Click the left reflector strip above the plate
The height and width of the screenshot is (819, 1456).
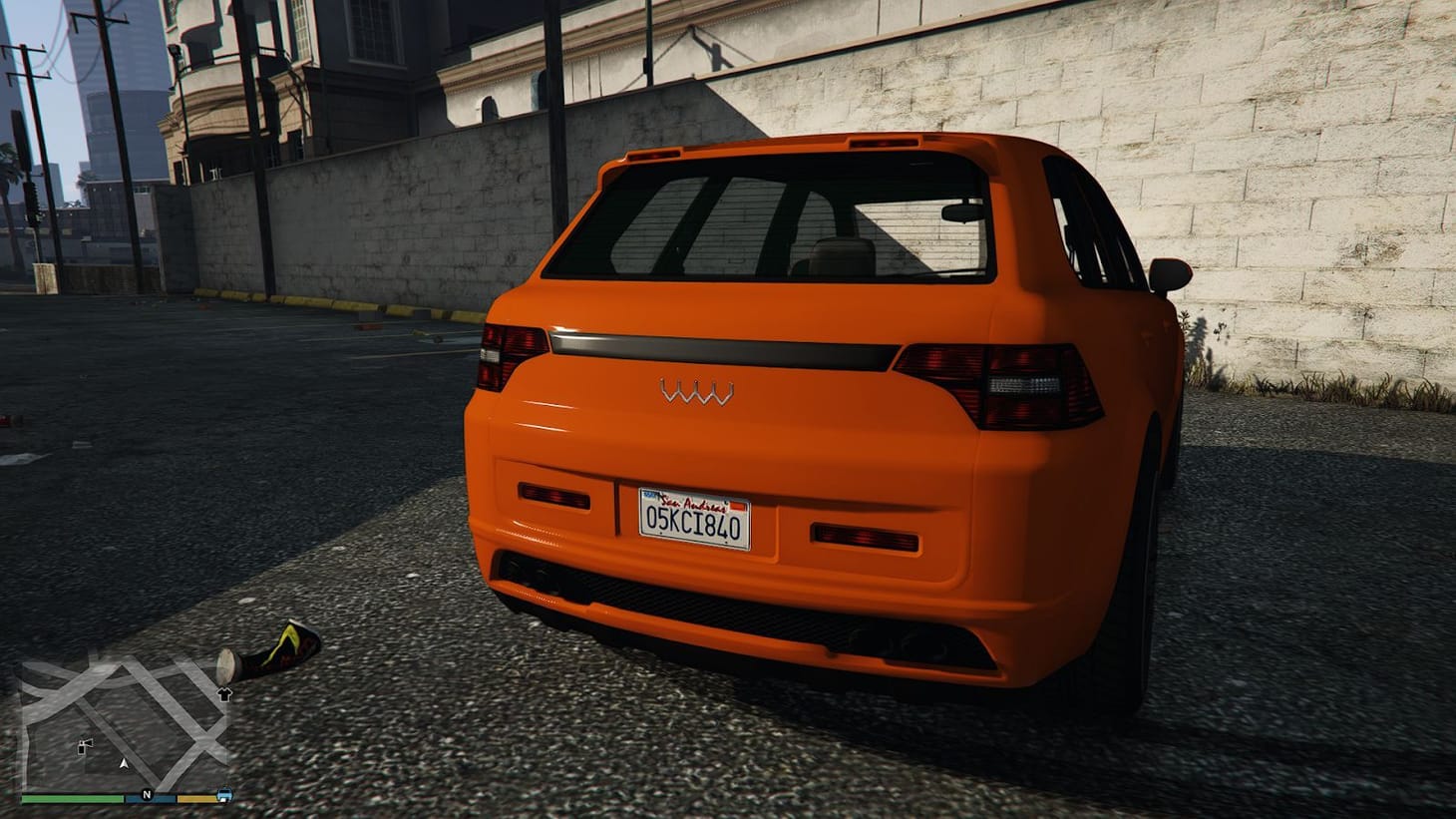(x=555, y=496)
